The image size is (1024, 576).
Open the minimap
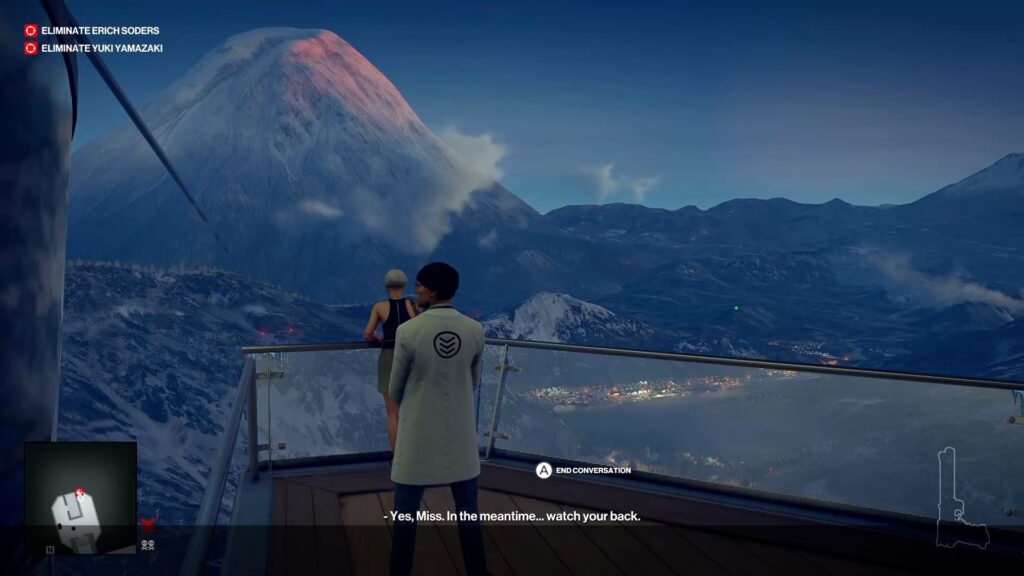[x=80, y=498]
